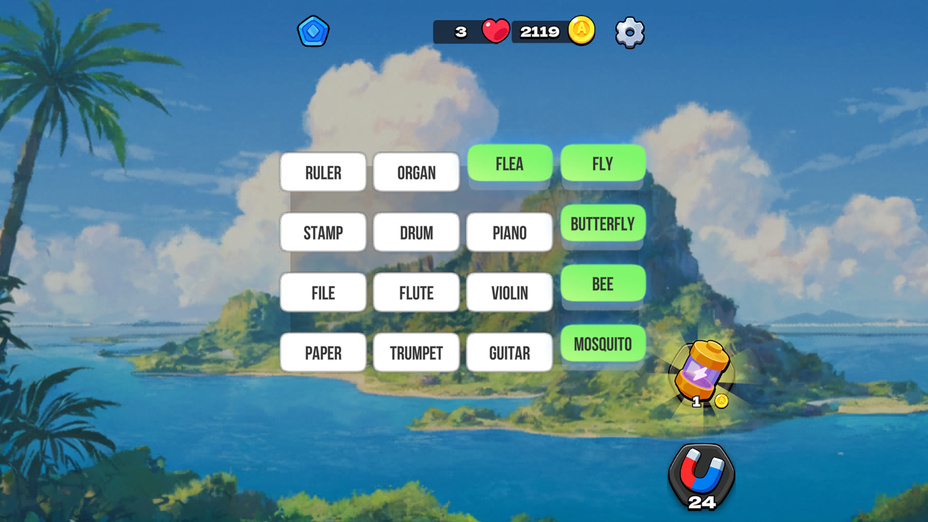Tap the ORGAN word tile
The width and height of the screenshot is (928, 522).
tap(416, 172)
